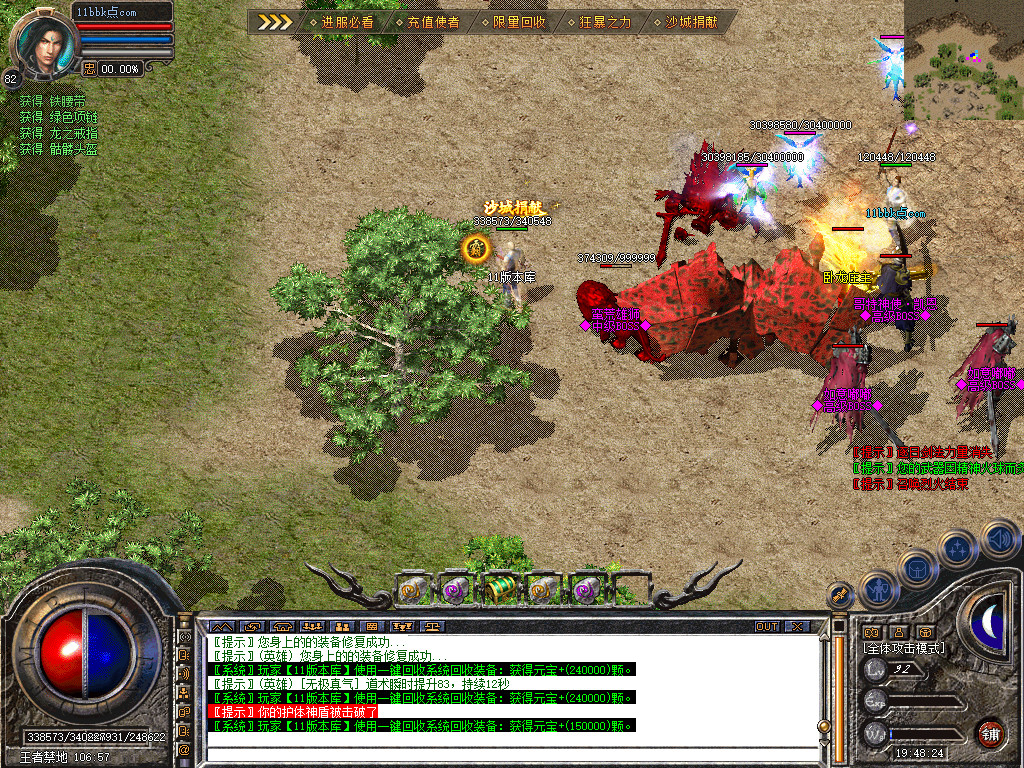This screenshot has height=768, width=1024.
Task: Open the bag round button
Action: (x=917, y=570)
